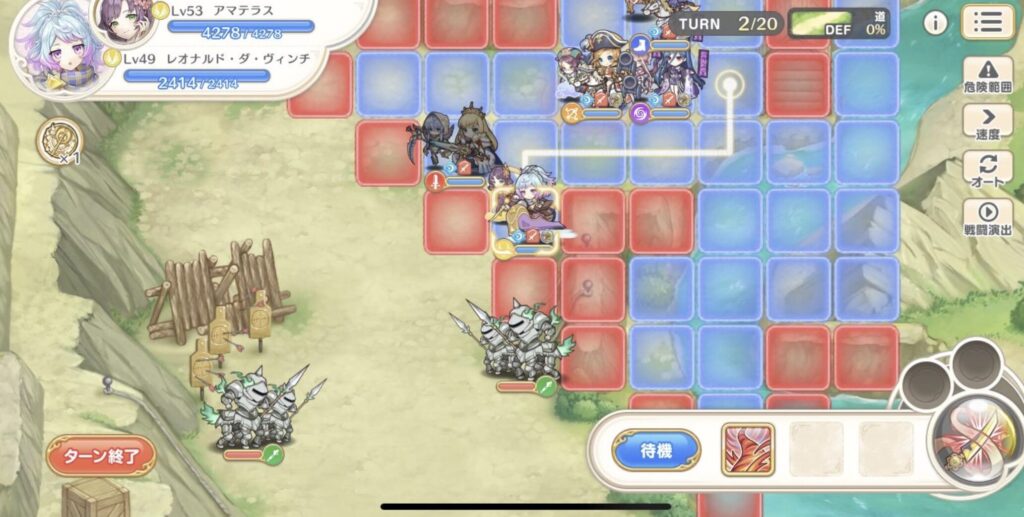Toggle the 危険範囲 danger range display
Screen dimensions: 1024x517
point(987,75)
